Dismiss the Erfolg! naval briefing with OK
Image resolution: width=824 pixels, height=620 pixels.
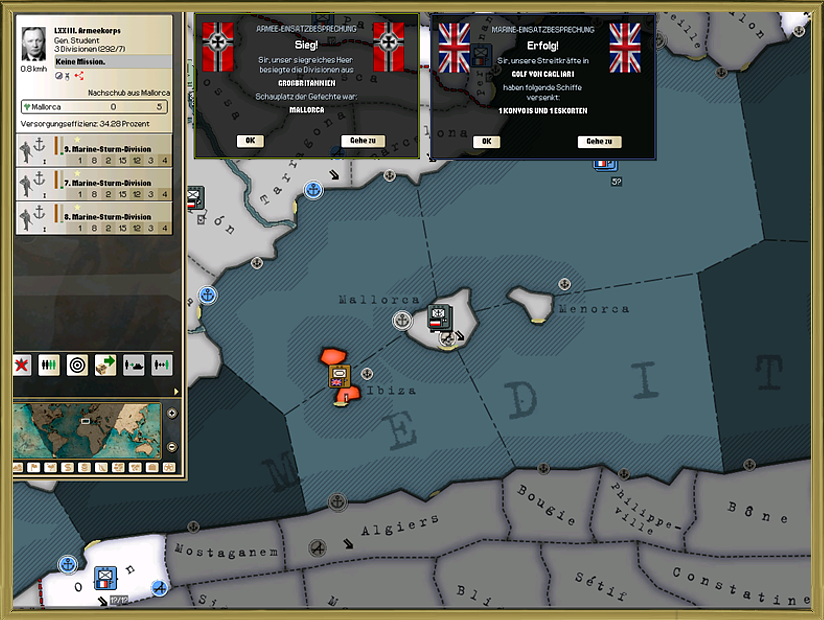click(486, 141)
